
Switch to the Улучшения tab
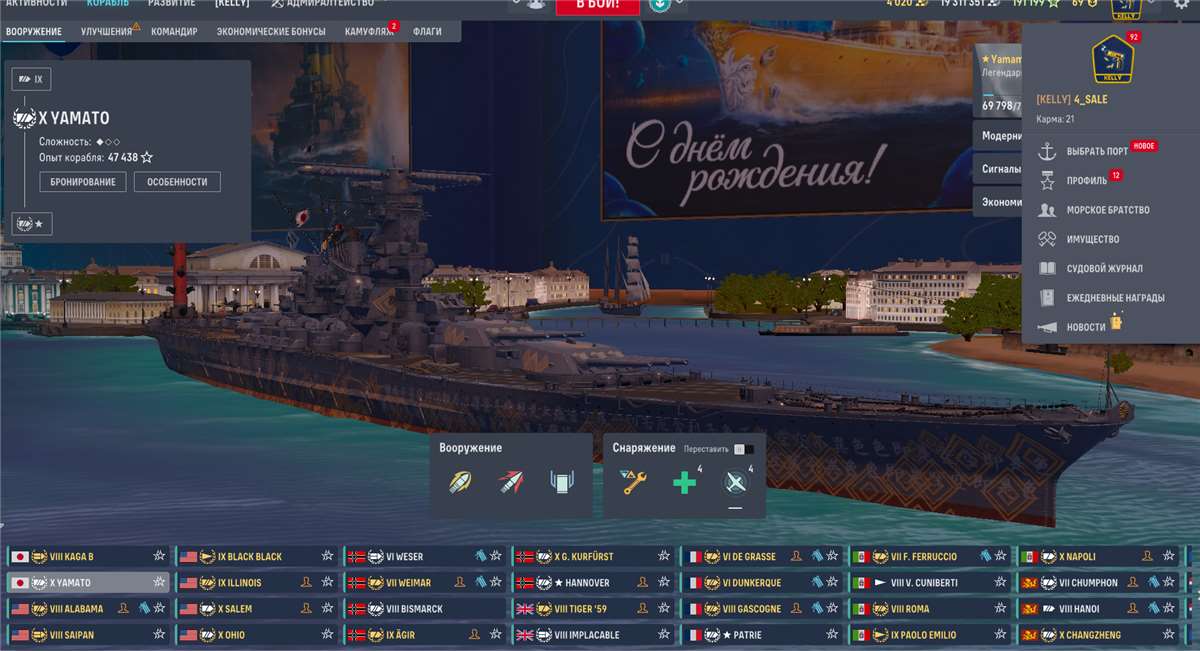coord(106,32)
